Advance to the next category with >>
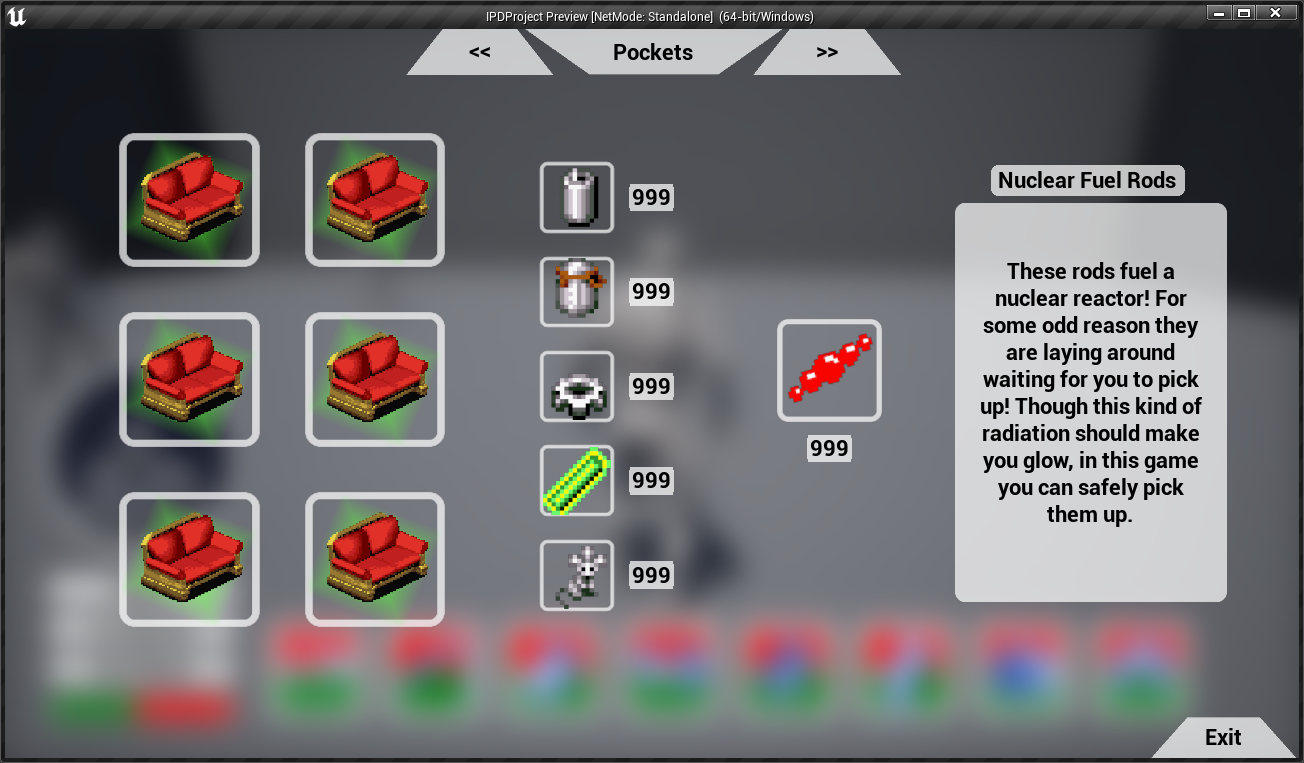 pos(826,52)
